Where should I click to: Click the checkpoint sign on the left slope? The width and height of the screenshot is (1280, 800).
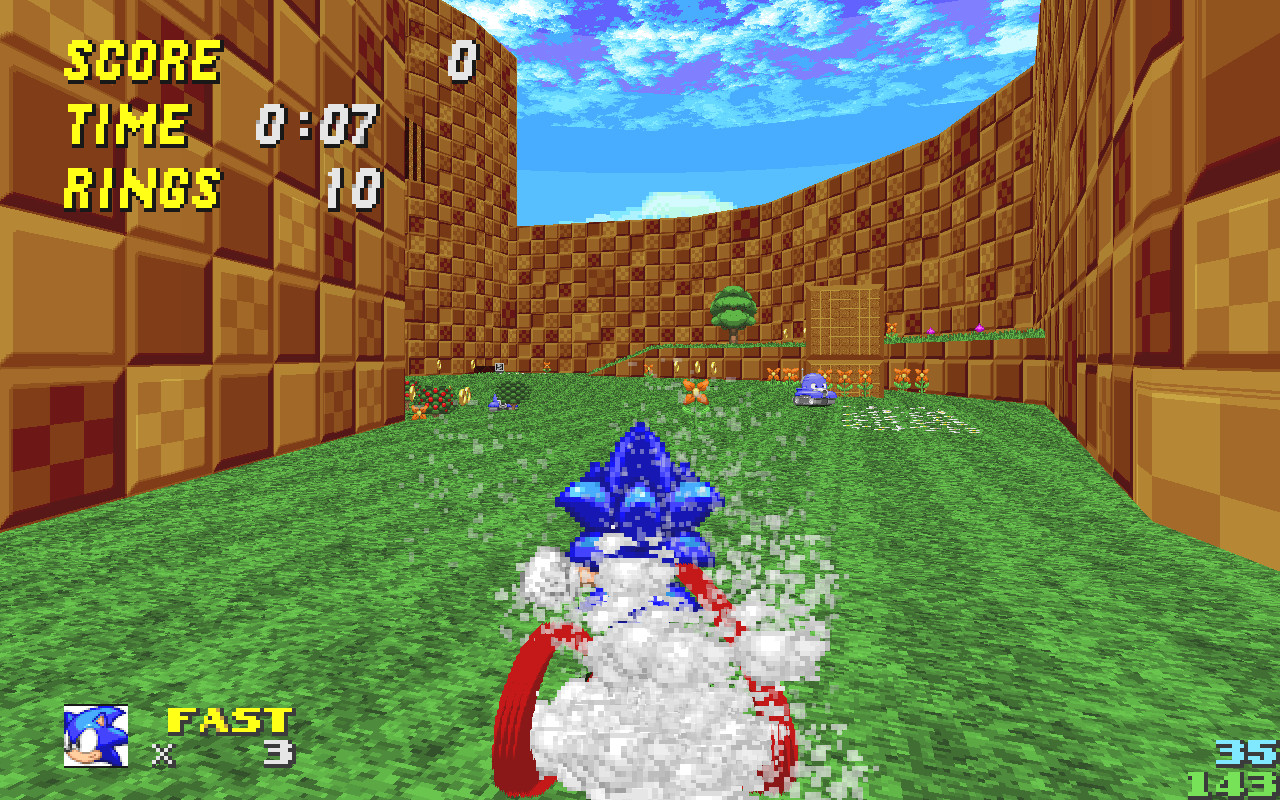(498, 367)
